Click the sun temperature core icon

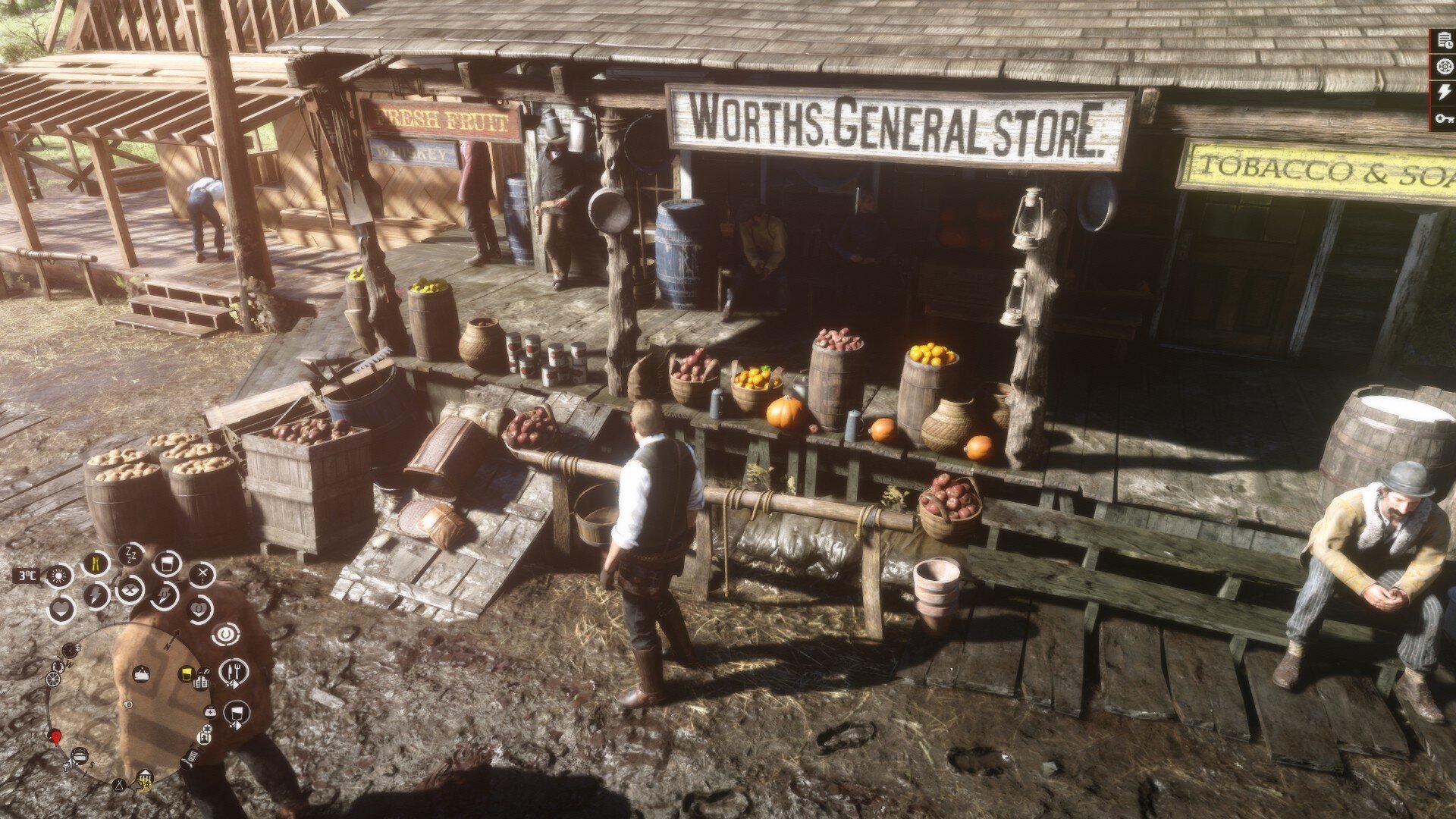pos(59,576)
